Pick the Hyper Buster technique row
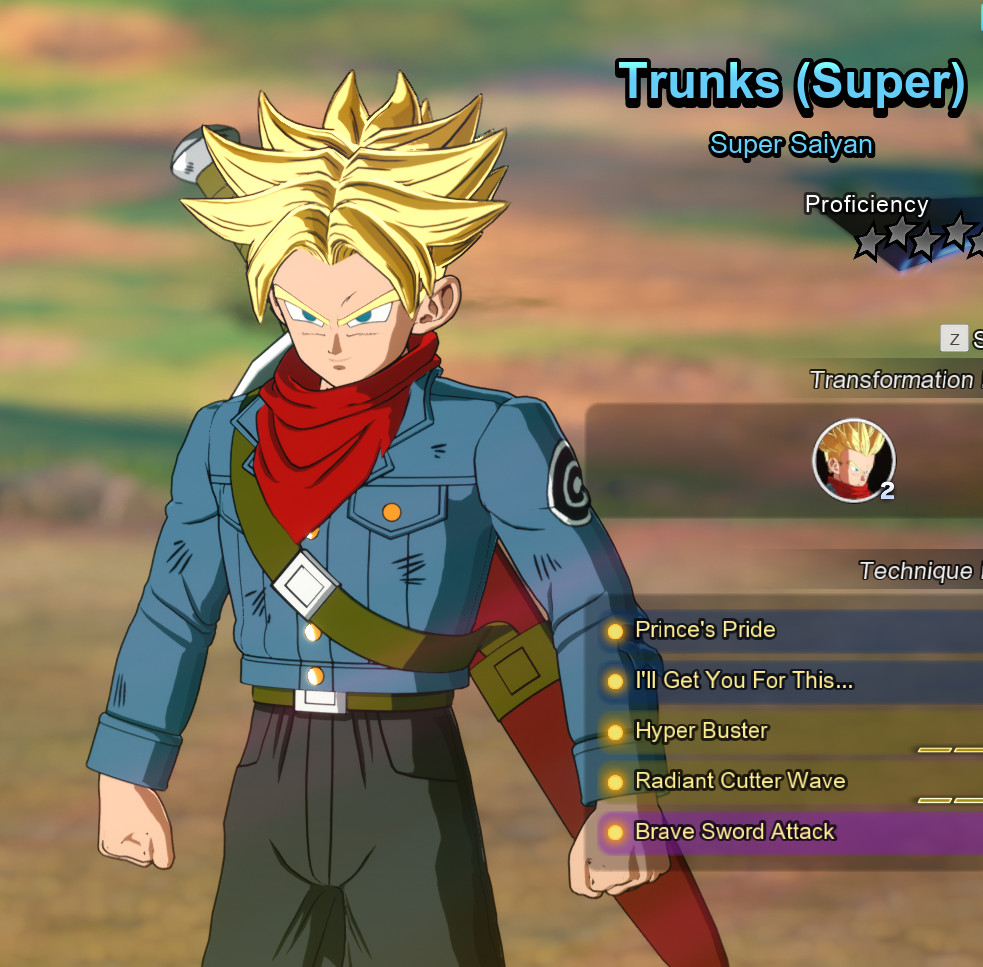This screenshot has height=967, width=983. (701, 731)
